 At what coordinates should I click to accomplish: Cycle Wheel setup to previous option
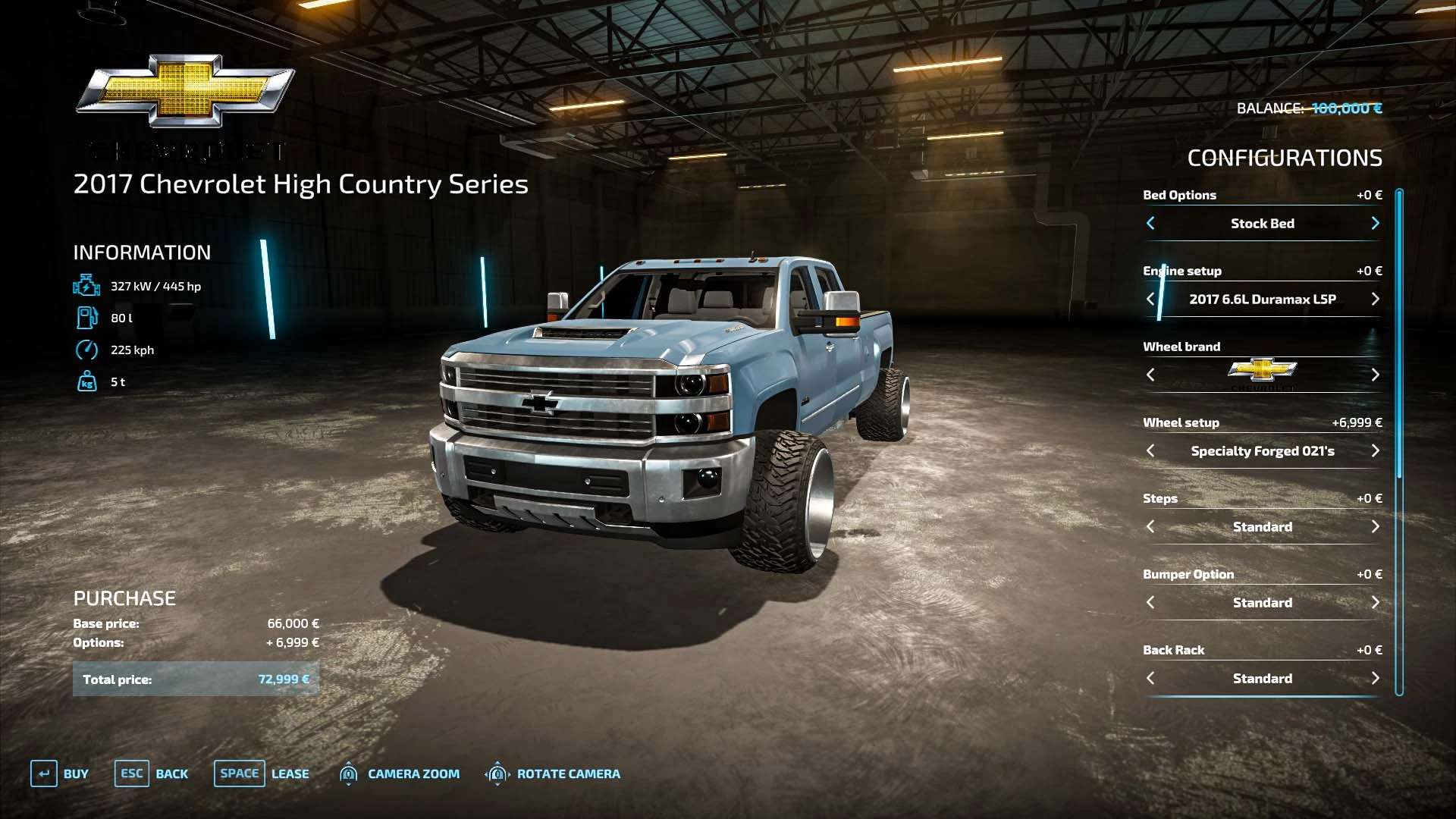pos(1150,450)
